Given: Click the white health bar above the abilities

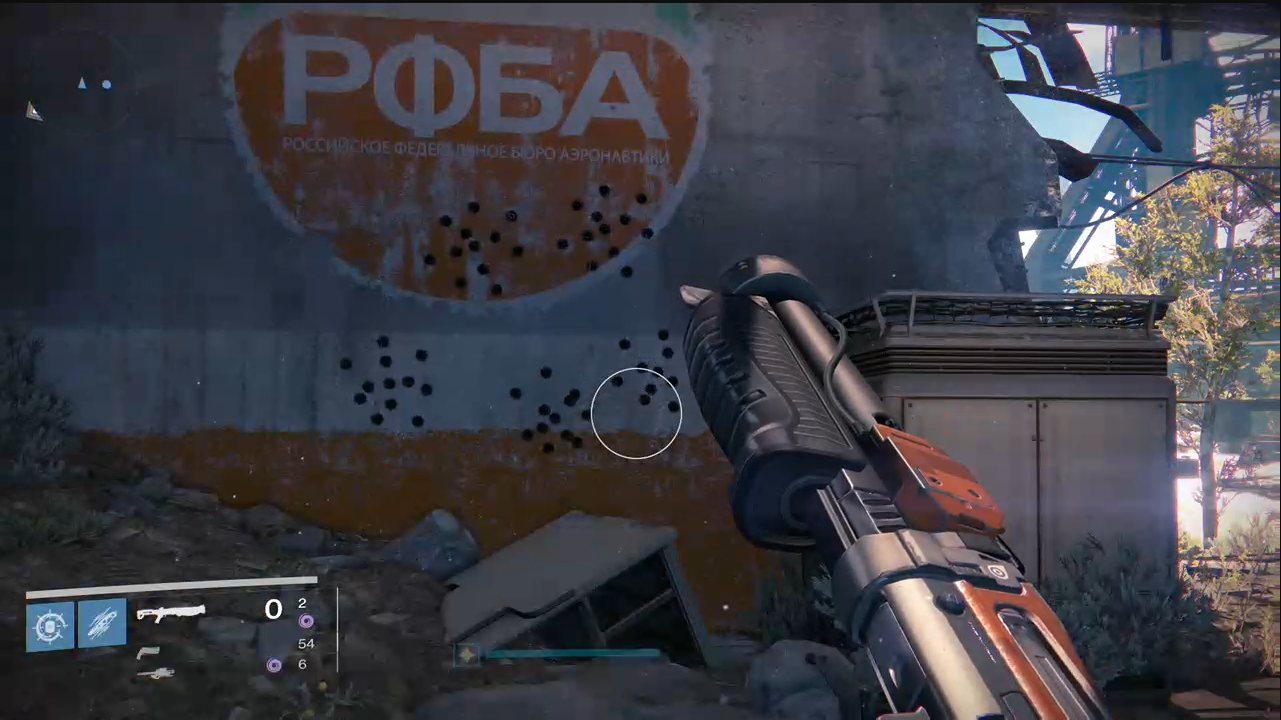Looking at the screenshot, I should click(x=170, y=582).
